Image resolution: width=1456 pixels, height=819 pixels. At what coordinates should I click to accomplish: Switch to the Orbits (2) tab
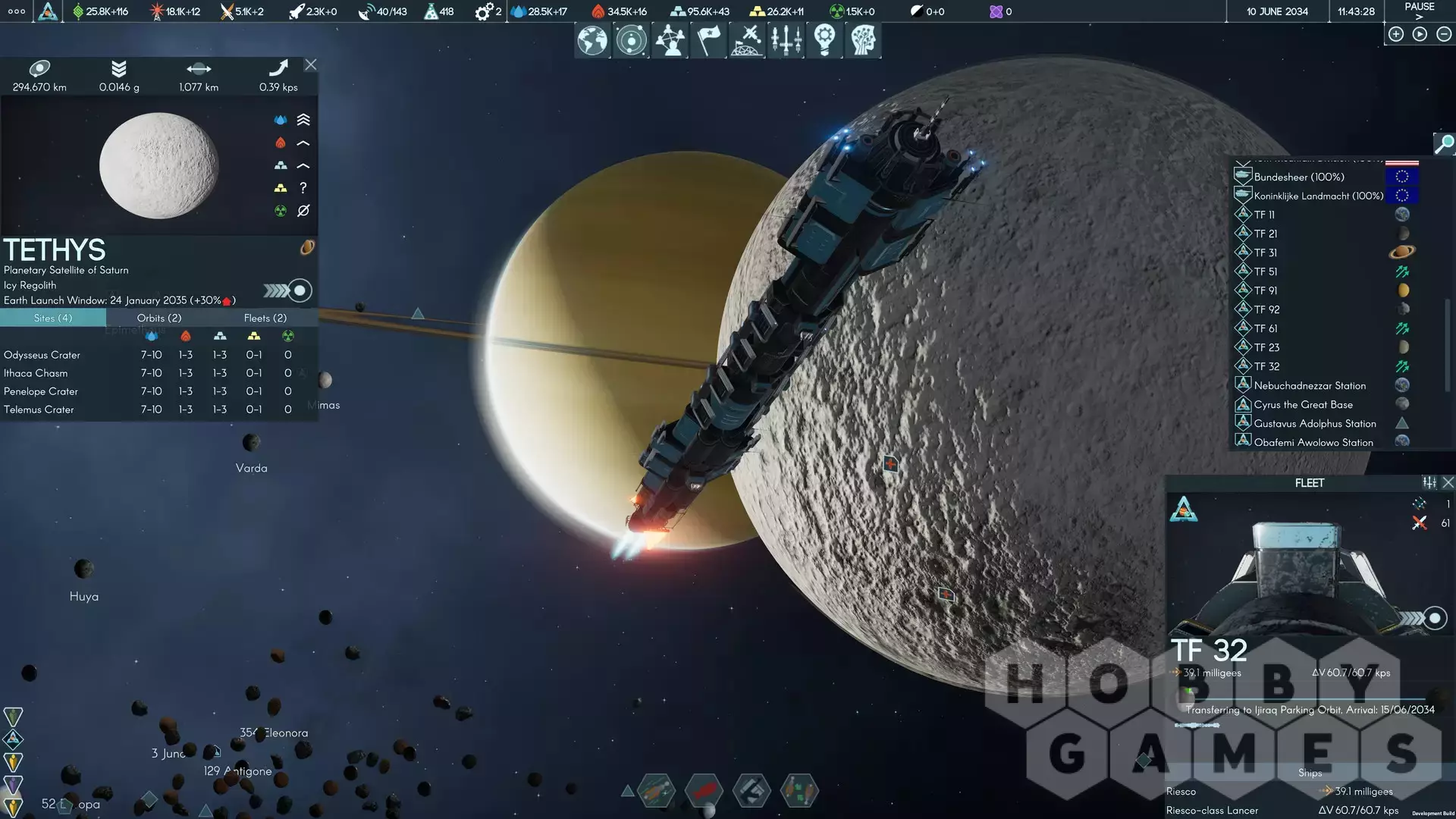pyautogui.click(x=159, y=318)
